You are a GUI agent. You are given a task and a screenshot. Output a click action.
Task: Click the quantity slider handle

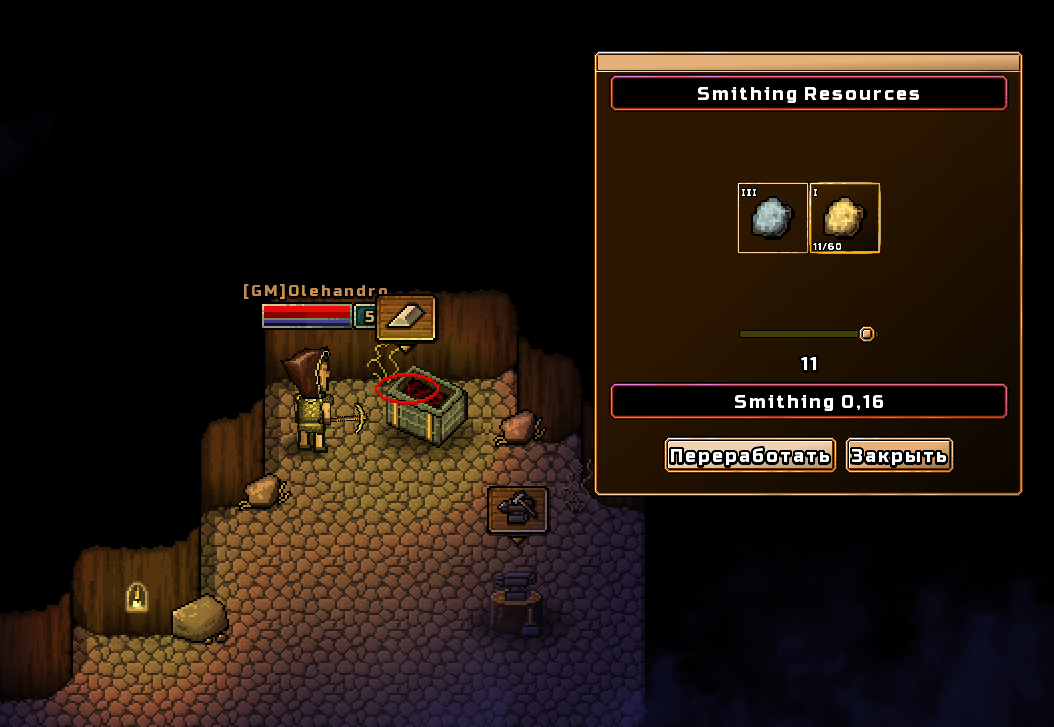pos(867,334)
